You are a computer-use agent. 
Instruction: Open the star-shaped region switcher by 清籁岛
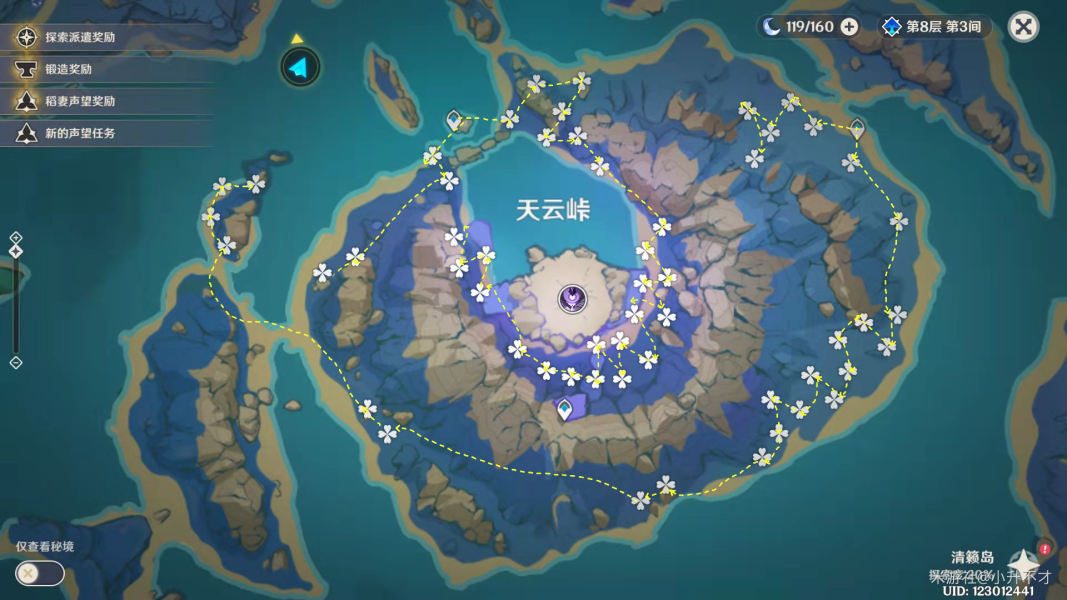tap(1022, 565)
